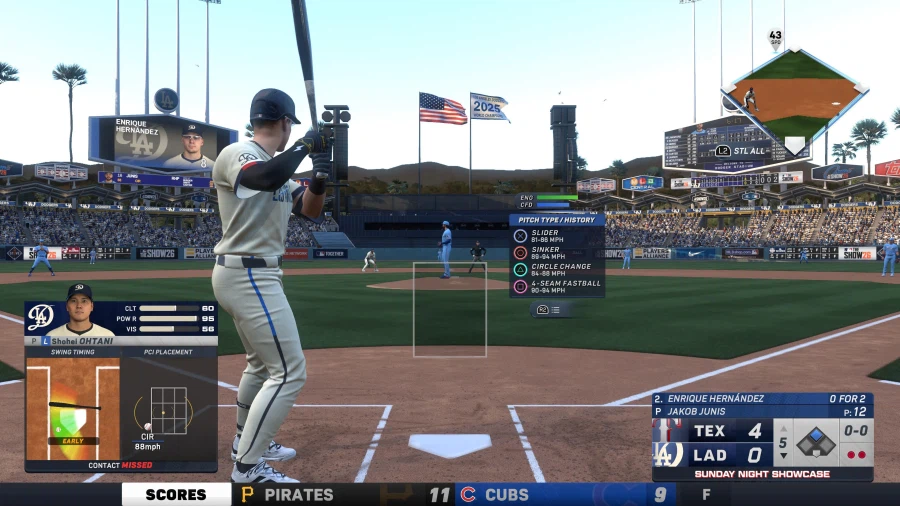
Task: Click the base runner diamond on the scoreboard
Action: click(816, 441)
